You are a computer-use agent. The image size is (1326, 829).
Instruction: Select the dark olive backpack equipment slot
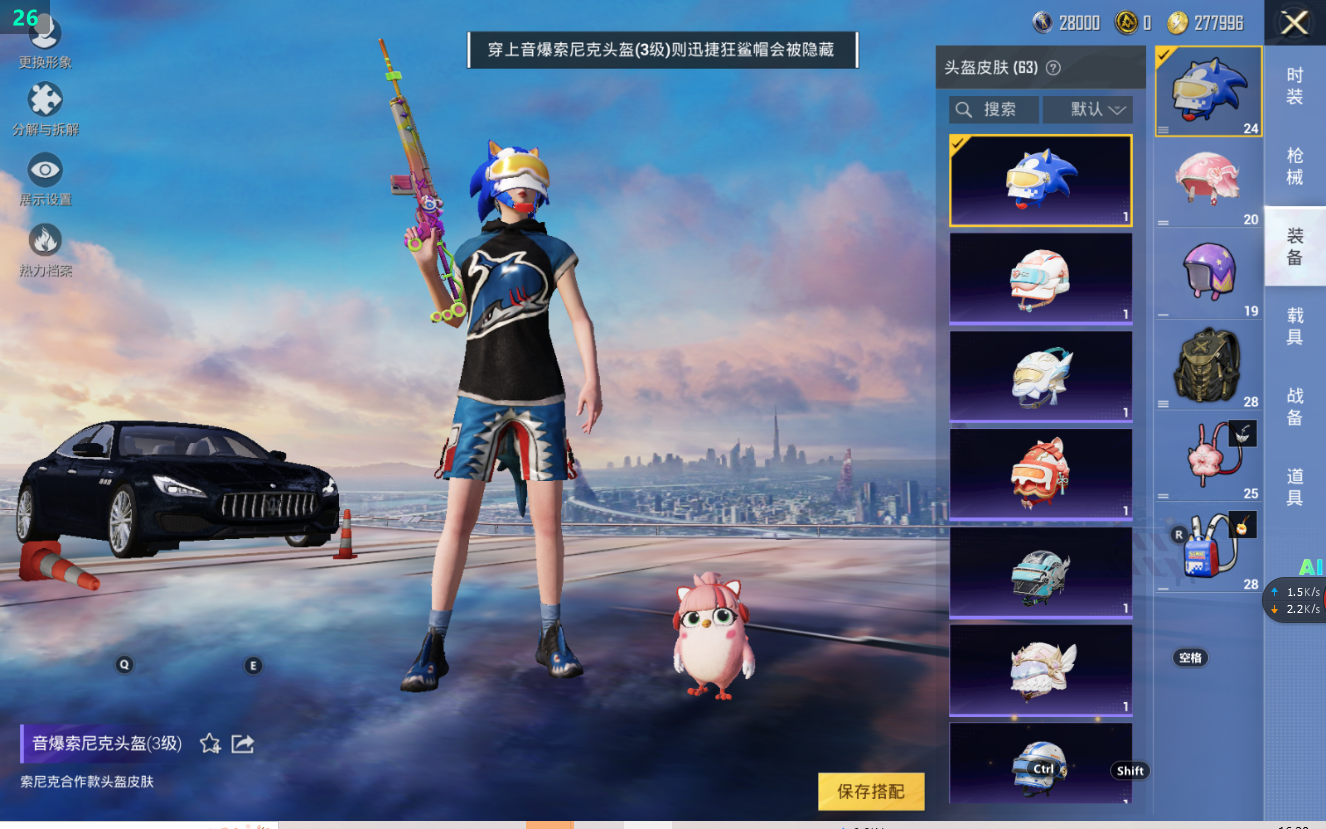point(1208,366)
